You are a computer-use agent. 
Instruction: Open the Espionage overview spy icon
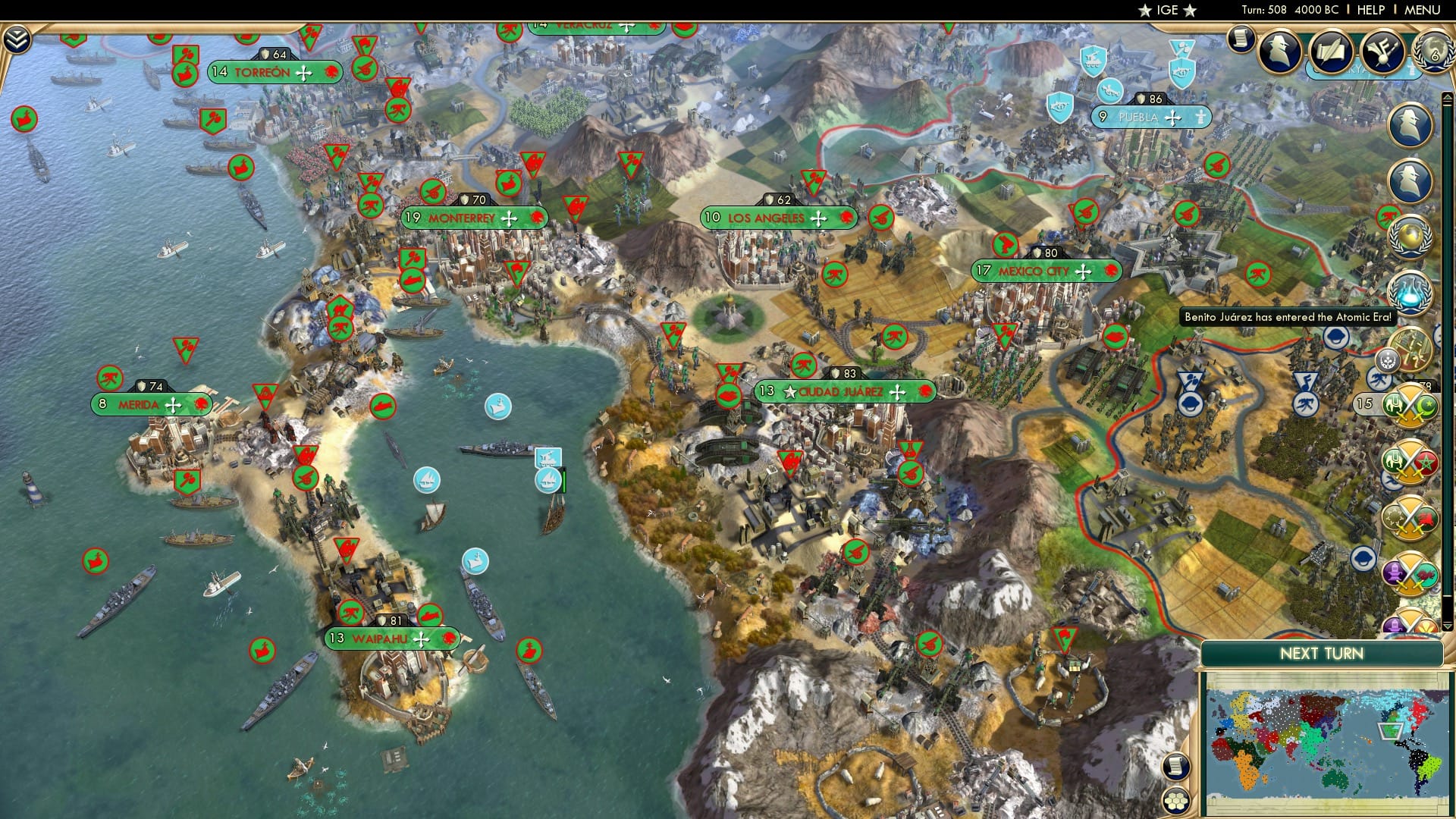[x=1282, y=52]
